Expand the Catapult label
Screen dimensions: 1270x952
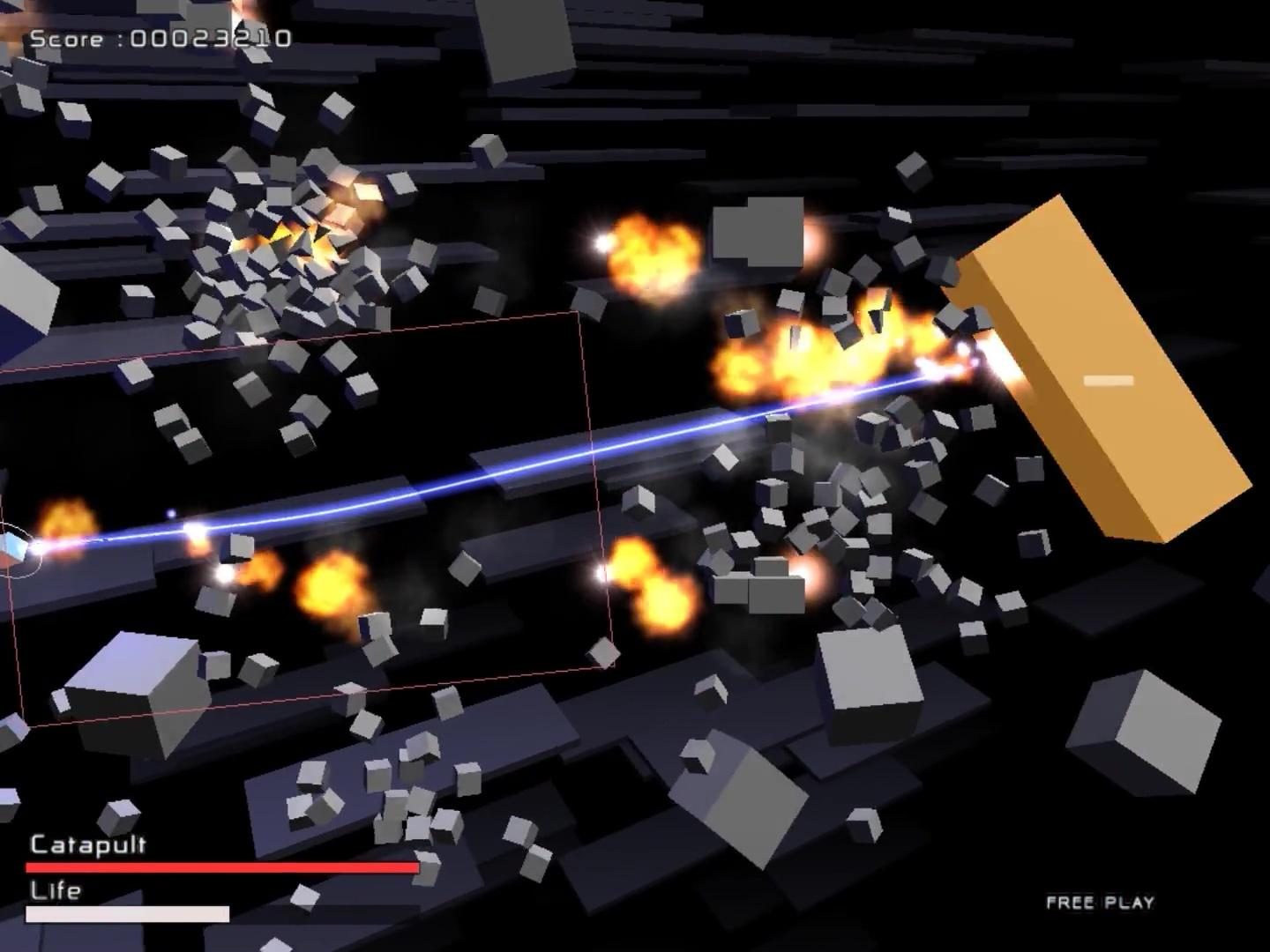86,844
